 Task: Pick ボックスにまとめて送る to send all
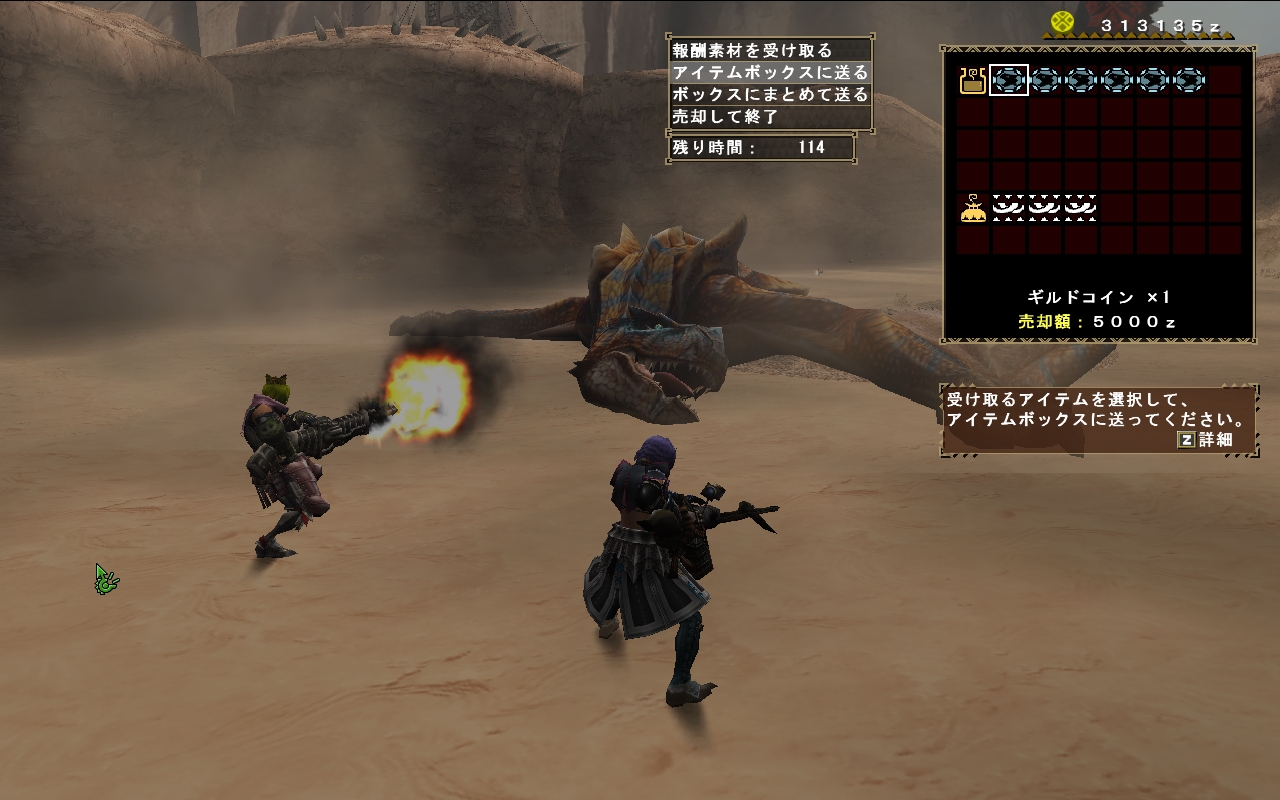(770, 95)
